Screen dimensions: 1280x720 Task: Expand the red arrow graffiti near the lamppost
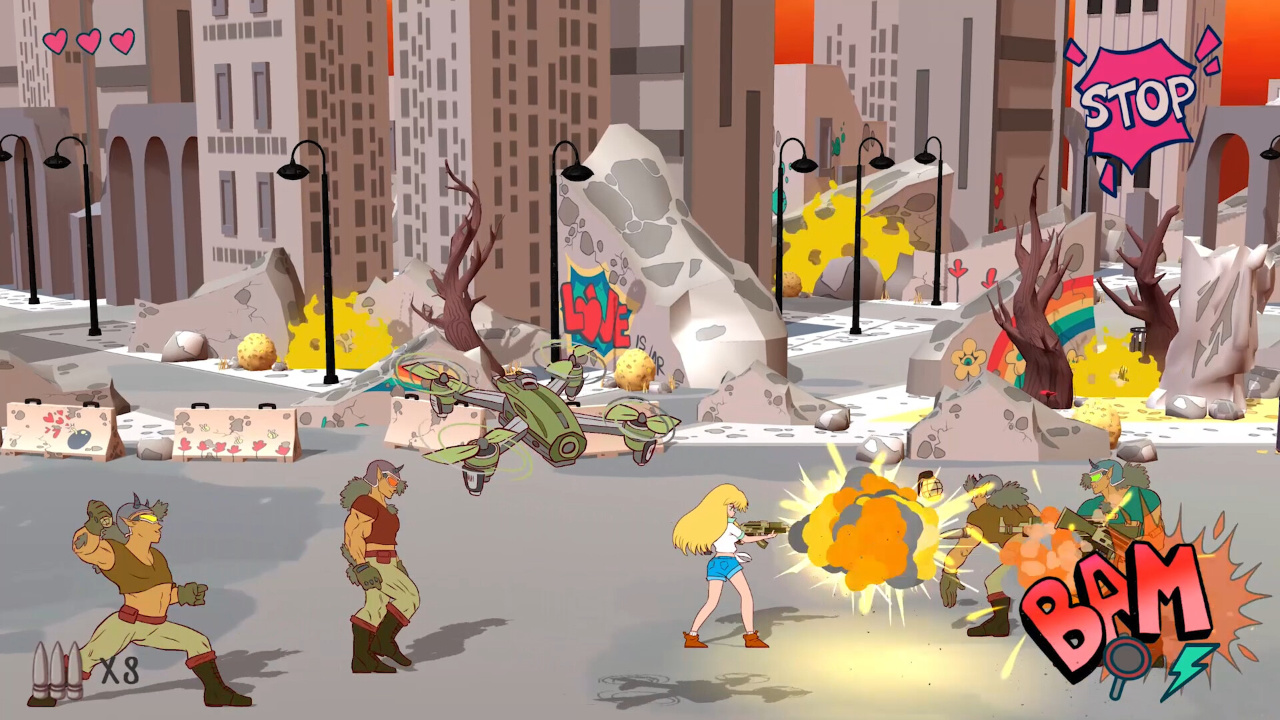coord(957,270)
